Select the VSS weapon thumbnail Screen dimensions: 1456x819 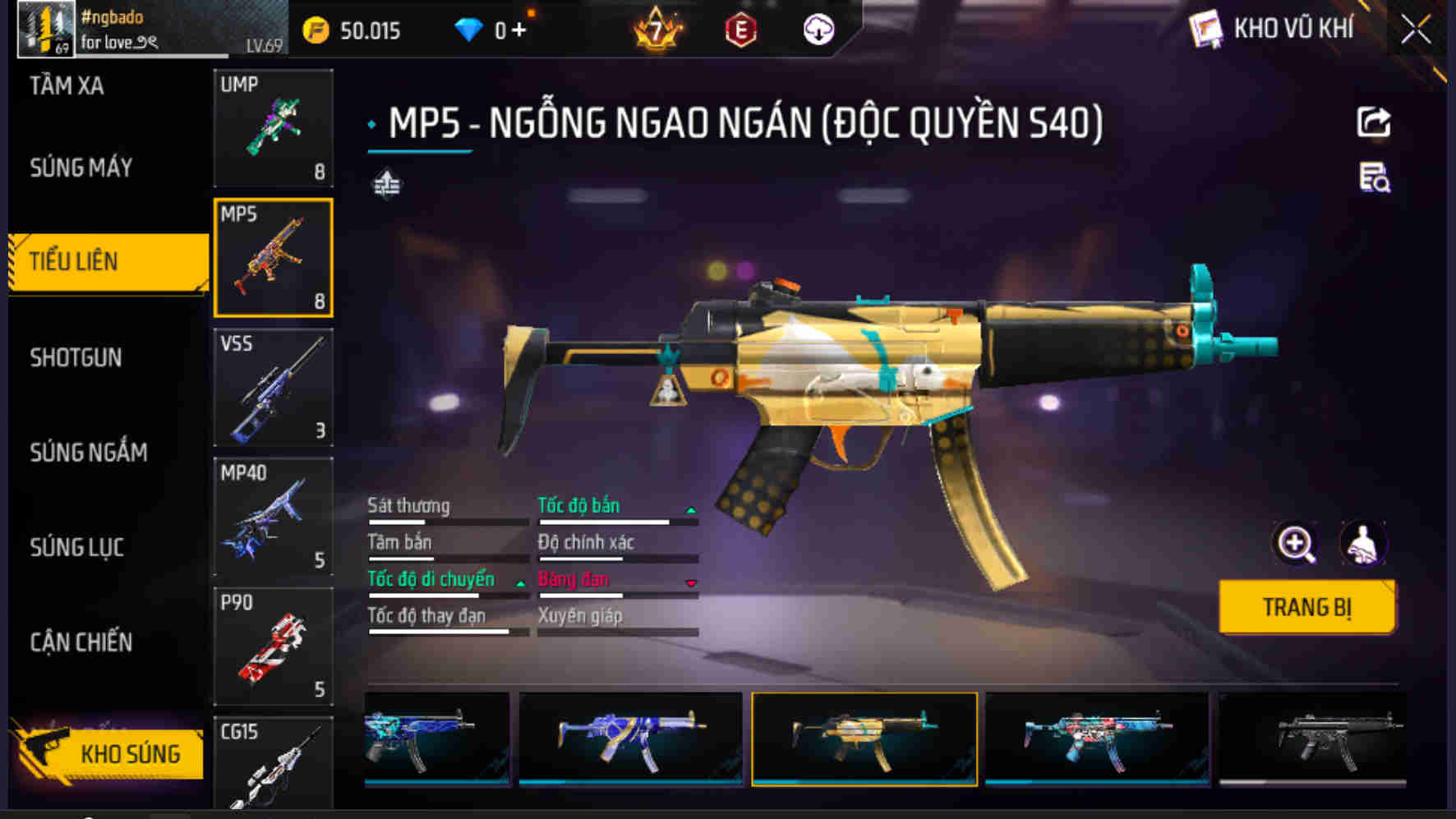pyautogui.click(x=273, y=389)
